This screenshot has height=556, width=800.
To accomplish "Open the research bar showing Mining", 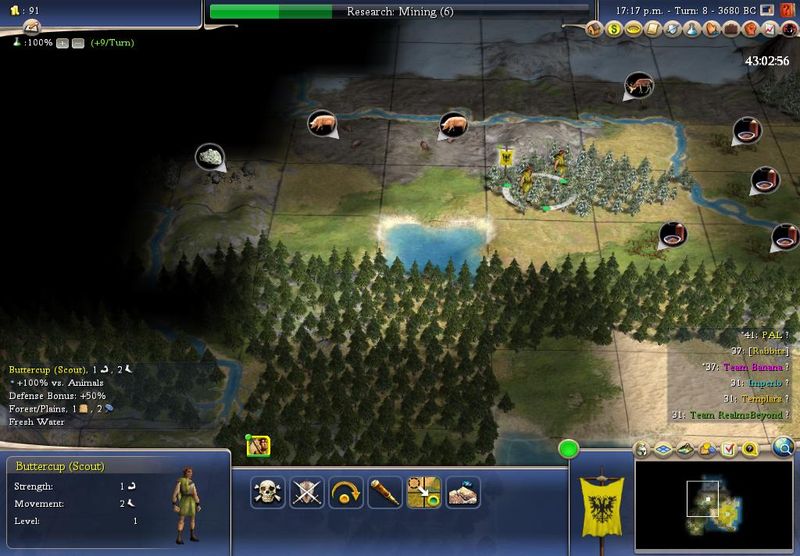I will click(400, 12).
